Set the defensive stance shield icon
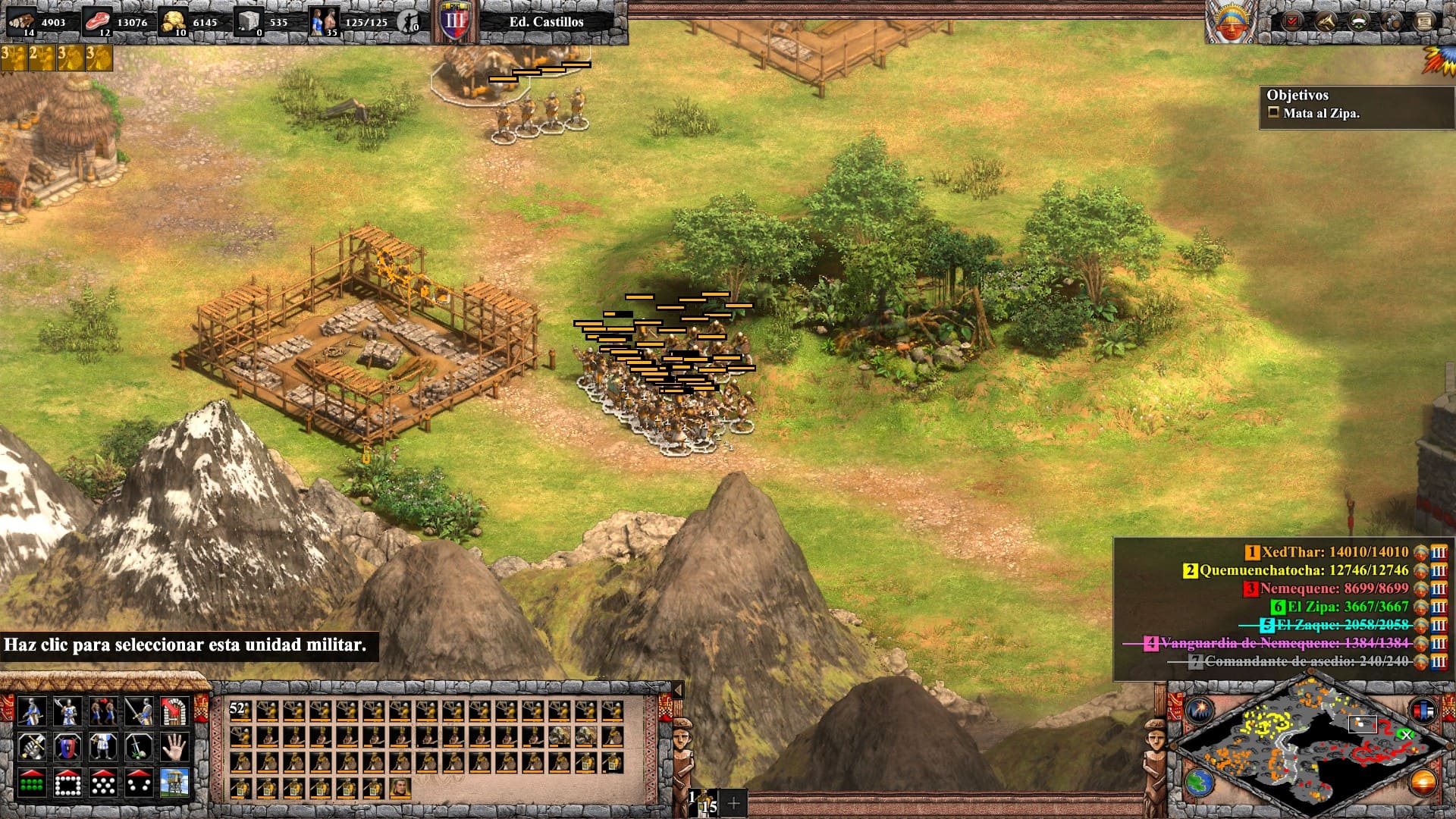Viewport: 1456px width, 819px height. 67,747
